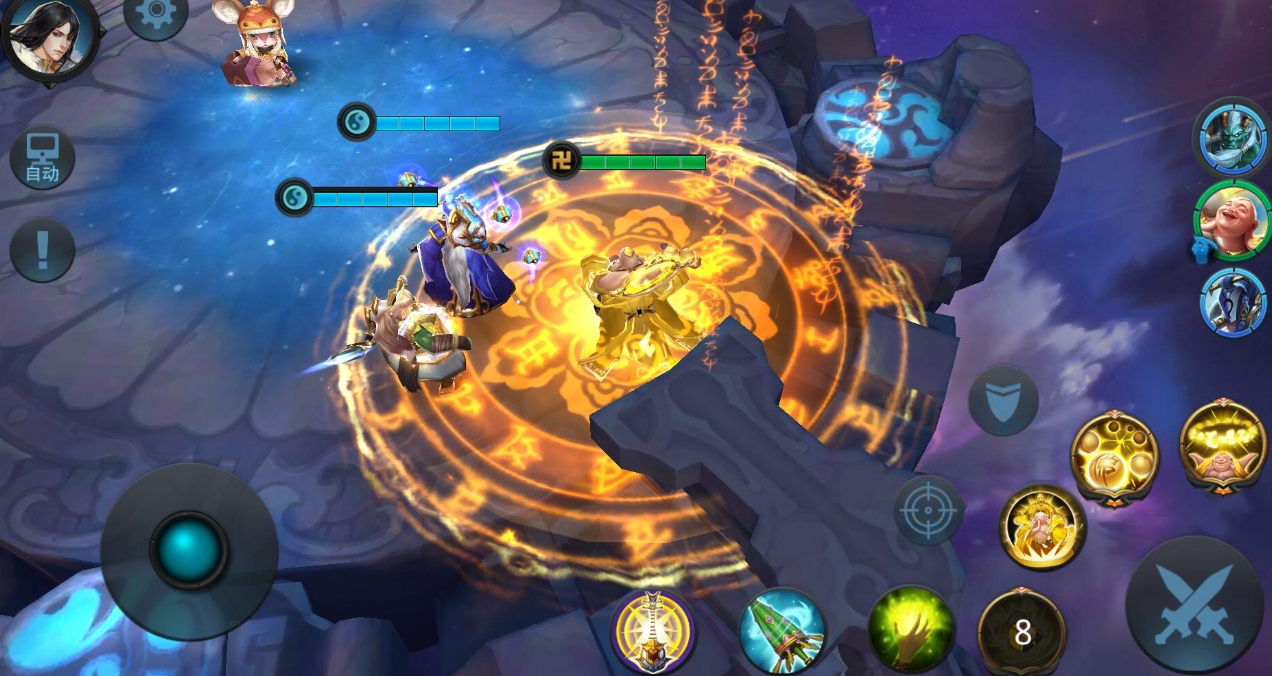This screenshot has height=676, width=1272.
Task: Select the green-faced ogre hero portrait
Action: click(1230, 139)
